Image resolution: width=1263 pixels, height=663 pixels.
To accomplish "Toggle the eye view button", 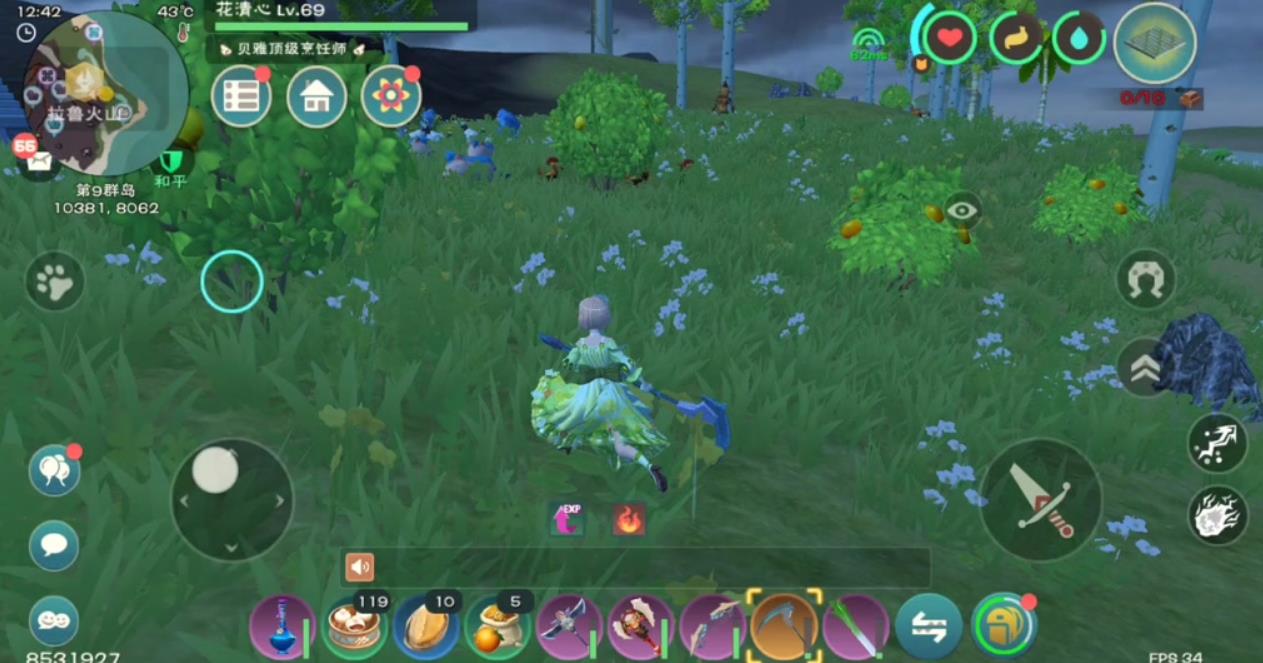I will coord(962,210).
